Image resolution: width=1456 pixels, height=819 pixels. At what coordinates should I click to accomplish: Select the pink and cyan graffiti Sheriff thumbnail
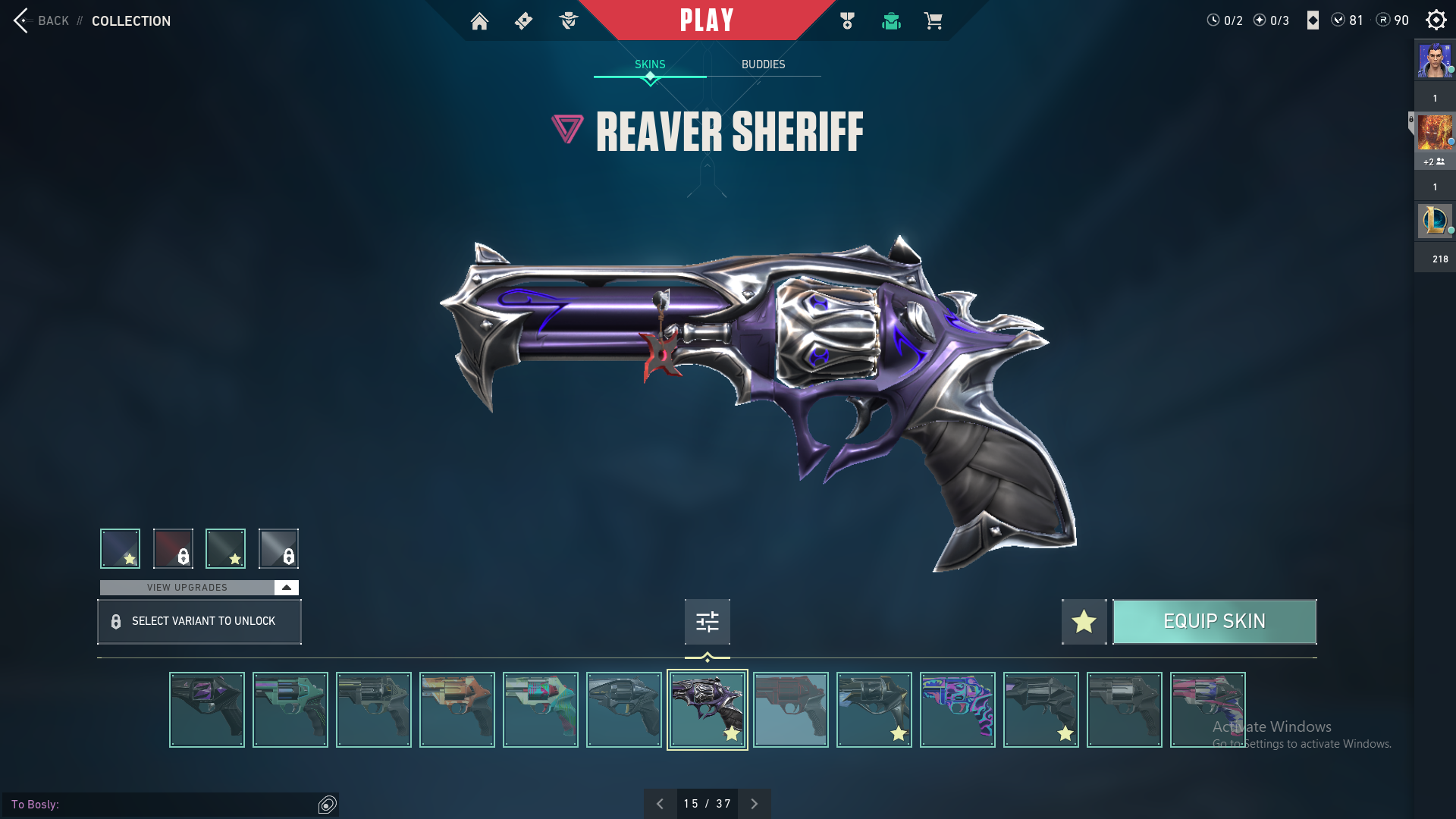(x=957, y=710)
